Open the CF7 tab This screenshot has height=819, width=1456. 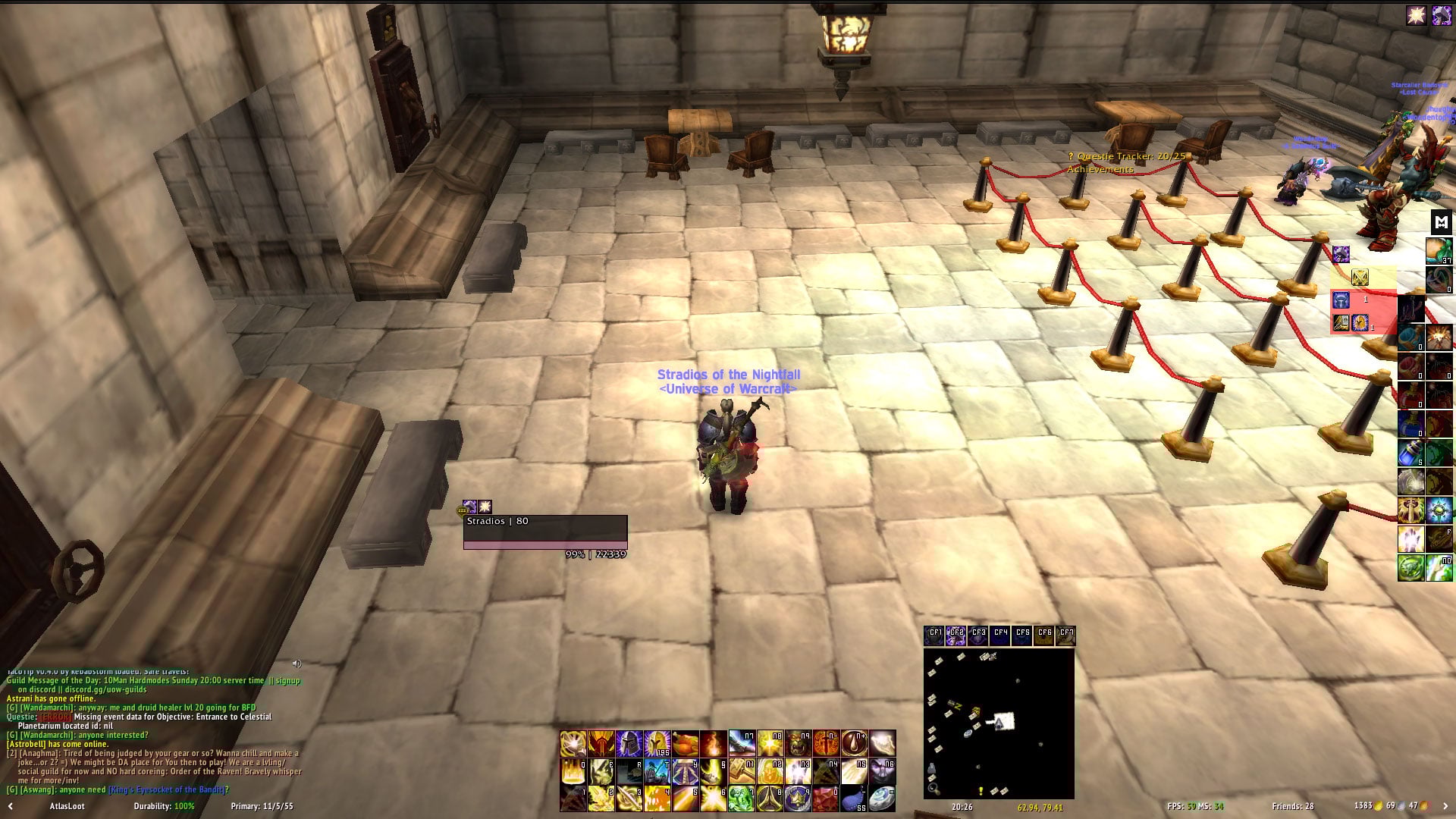1066,634
